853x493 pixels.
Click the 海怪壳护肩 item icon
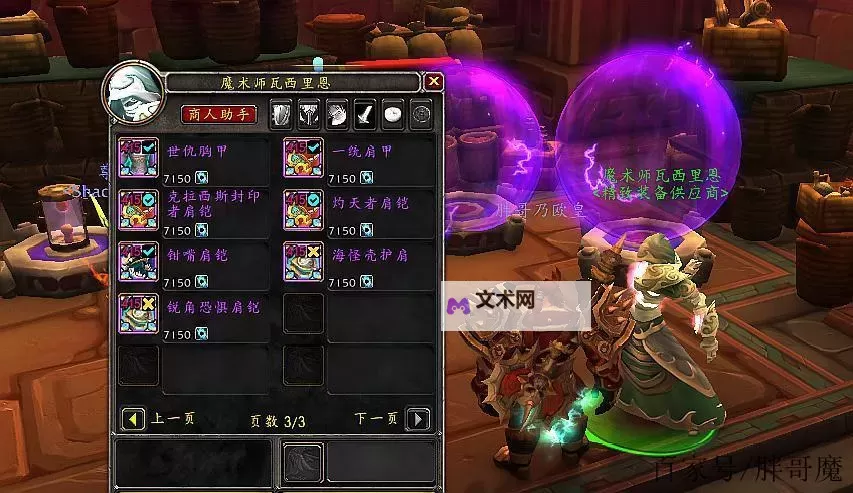(302, 262)
